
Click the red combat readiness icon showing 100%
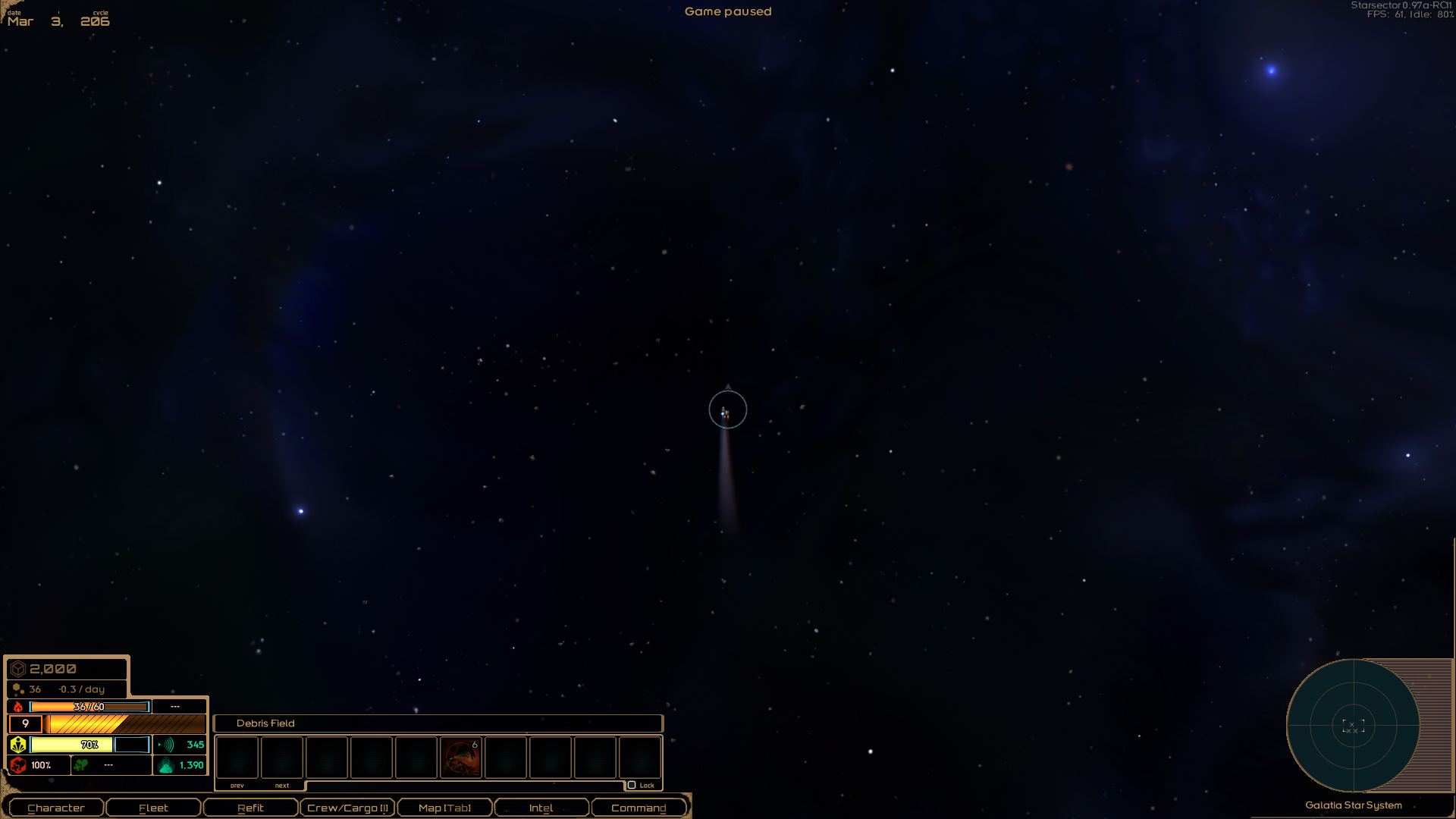pos(17,765)
